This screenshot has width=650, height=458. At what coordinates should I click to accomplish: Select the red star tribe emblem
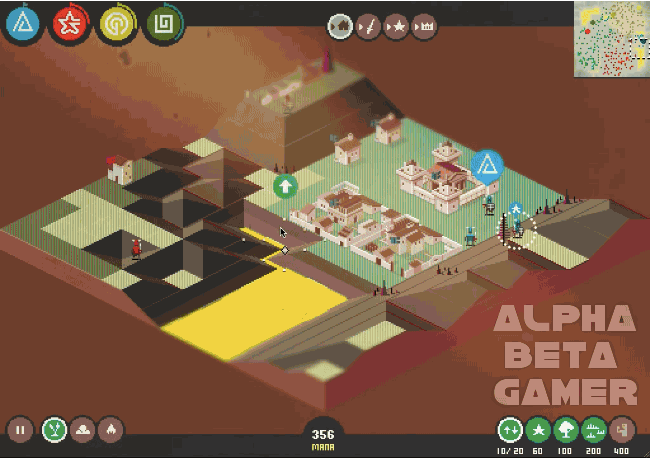(69, 23)
